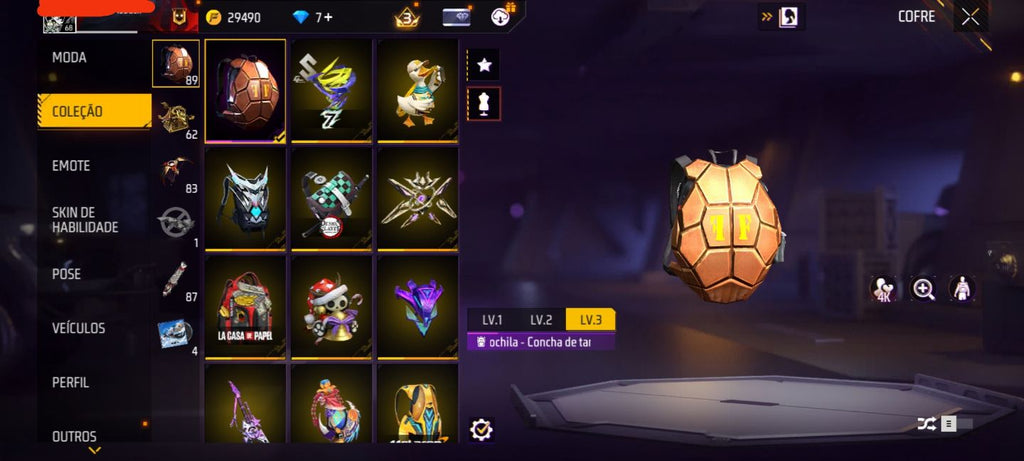Open Skin de Habilidade section
Image resolution: width=1024 pixels, height=461 pixels.
pyautogui.click(x=85, y=220)
